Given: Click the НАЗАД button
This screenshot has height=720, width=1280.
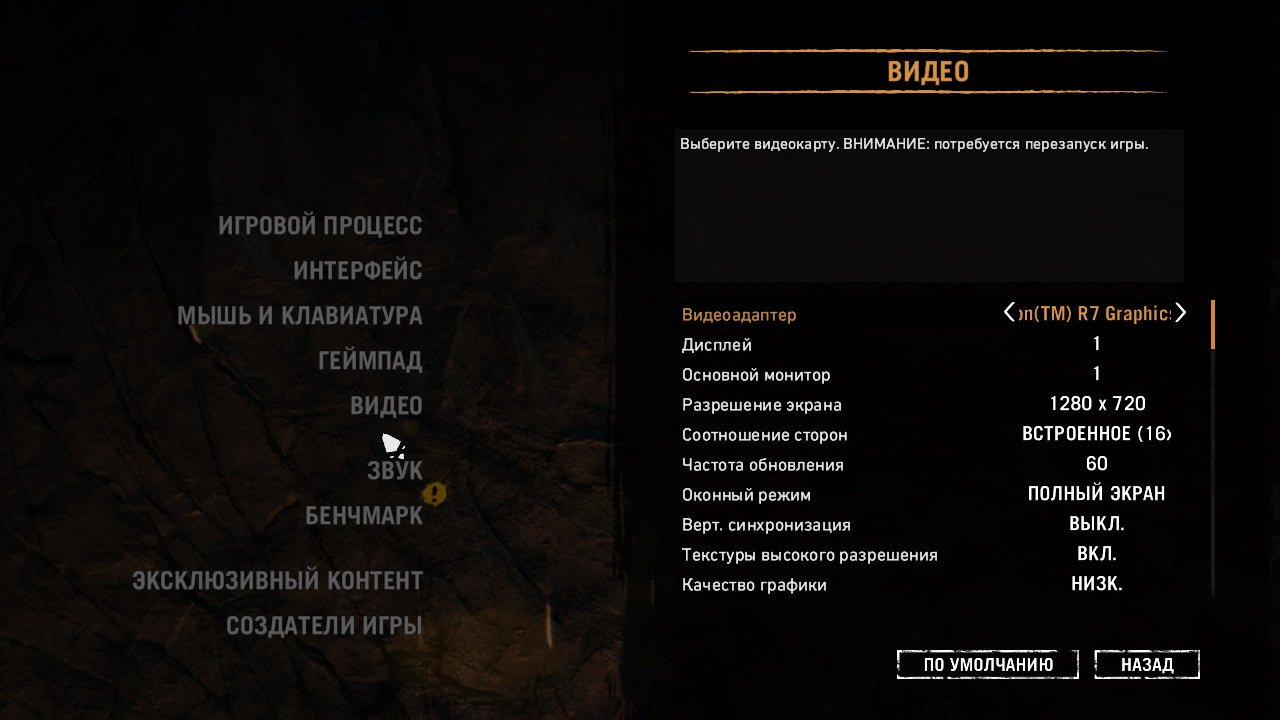Looking at the screenshot, I should click(1147, 665).
